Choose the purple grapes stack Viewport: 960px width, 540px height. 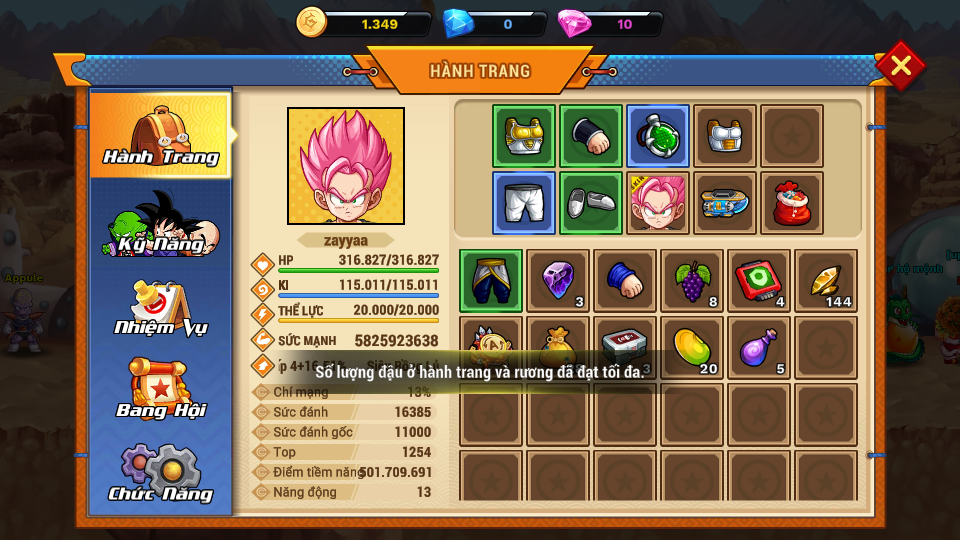[692, 281]
